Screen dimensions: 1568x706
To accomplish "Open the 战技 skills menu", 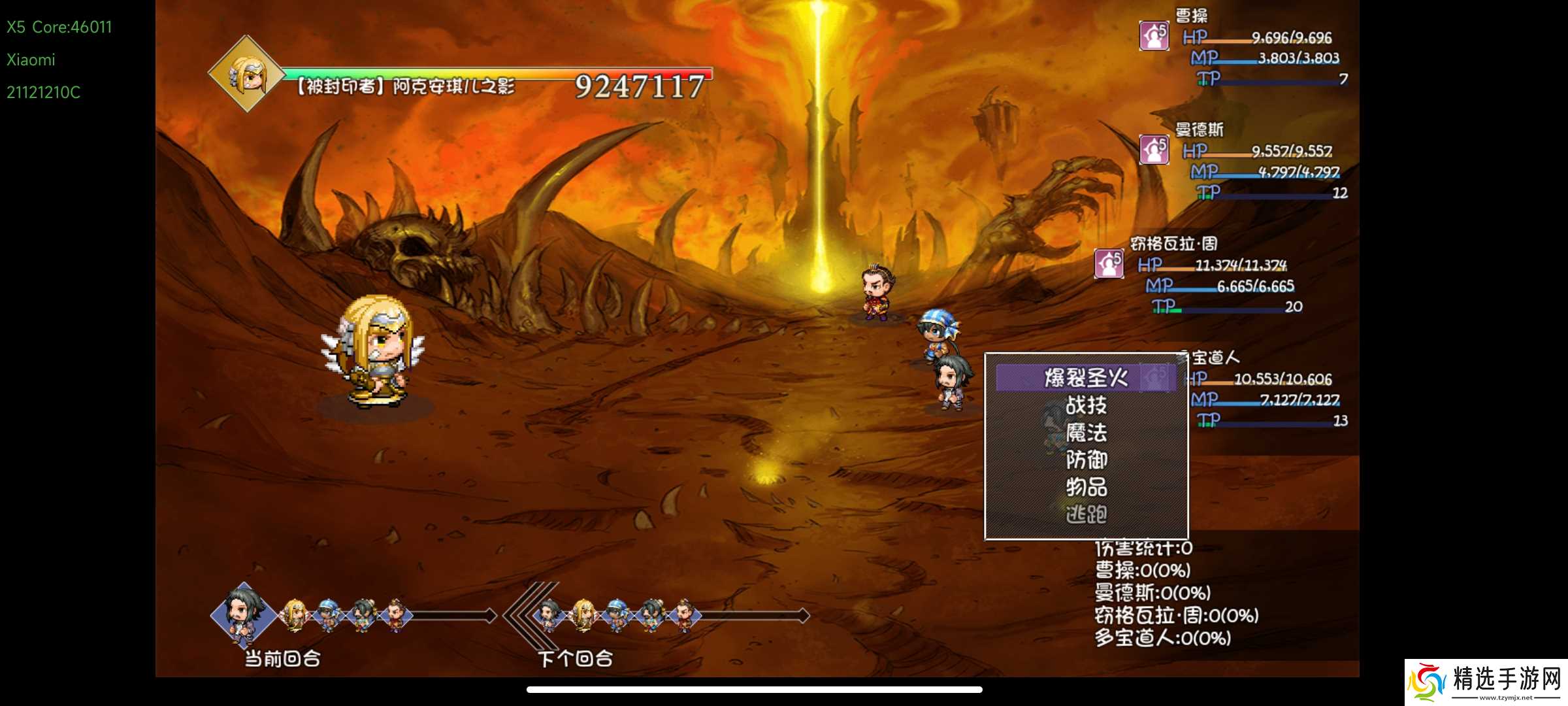I will pyautogui.click(x=1085, y=405).
